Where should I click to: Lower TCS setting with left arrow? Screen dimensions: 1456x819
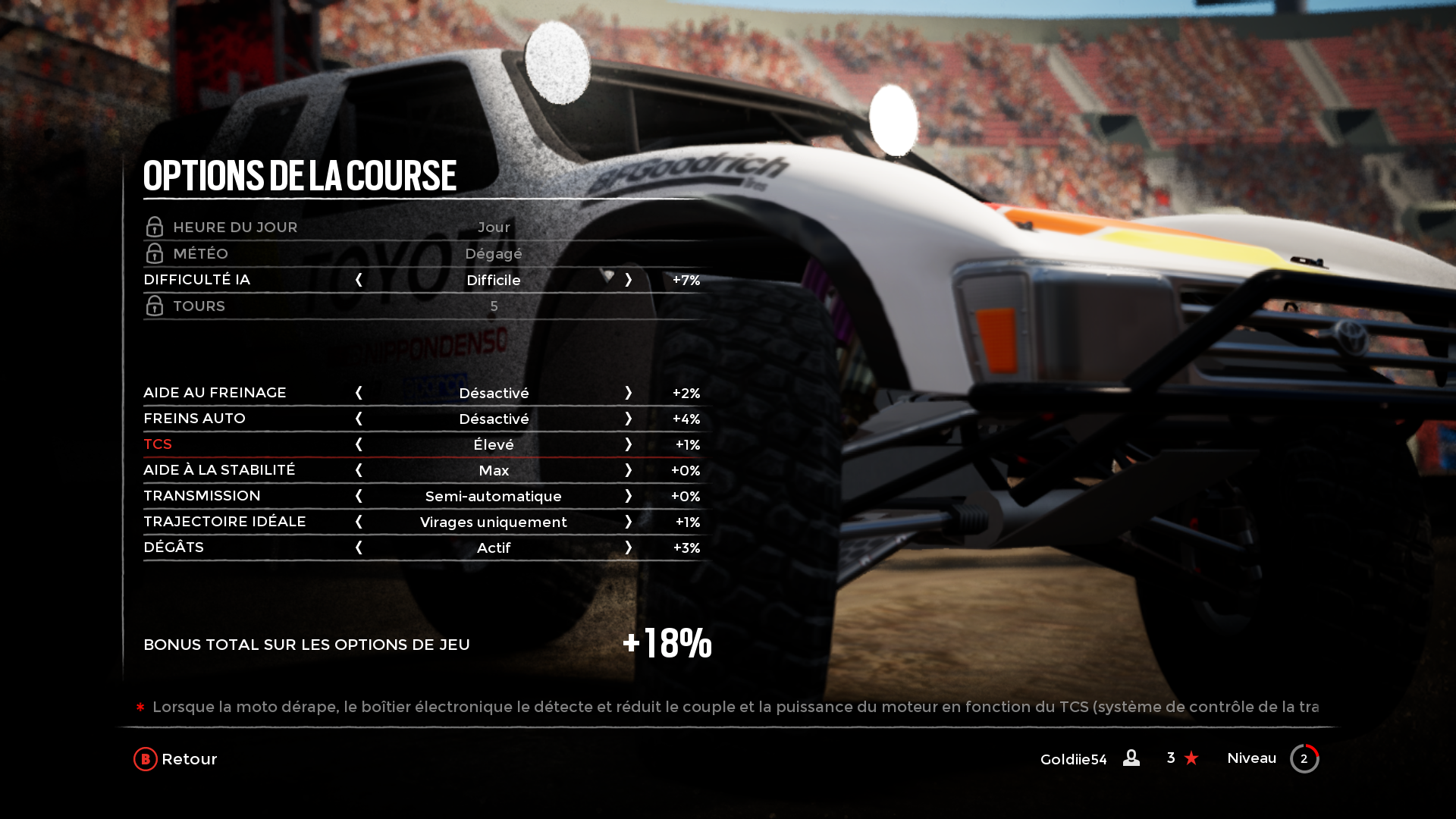(359, 444)
